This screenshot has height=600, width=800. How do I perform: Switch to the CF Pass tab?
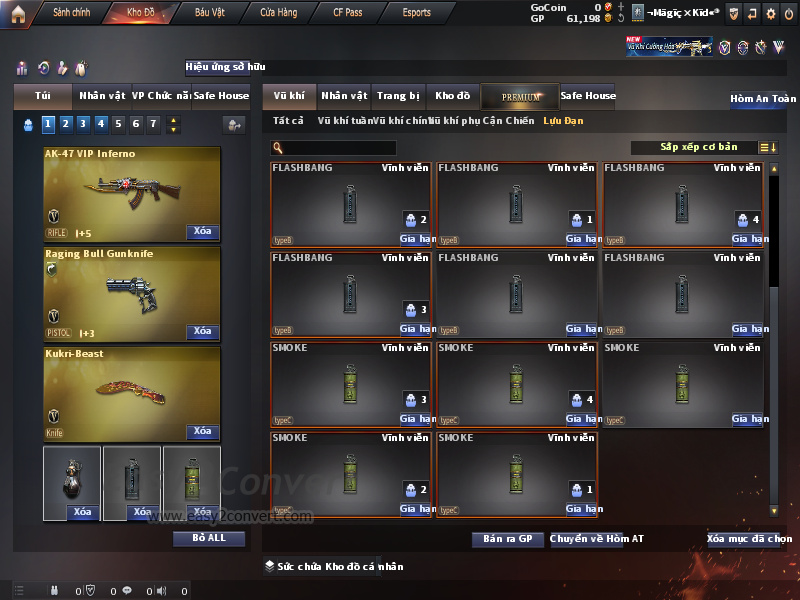tap(350, 13)
